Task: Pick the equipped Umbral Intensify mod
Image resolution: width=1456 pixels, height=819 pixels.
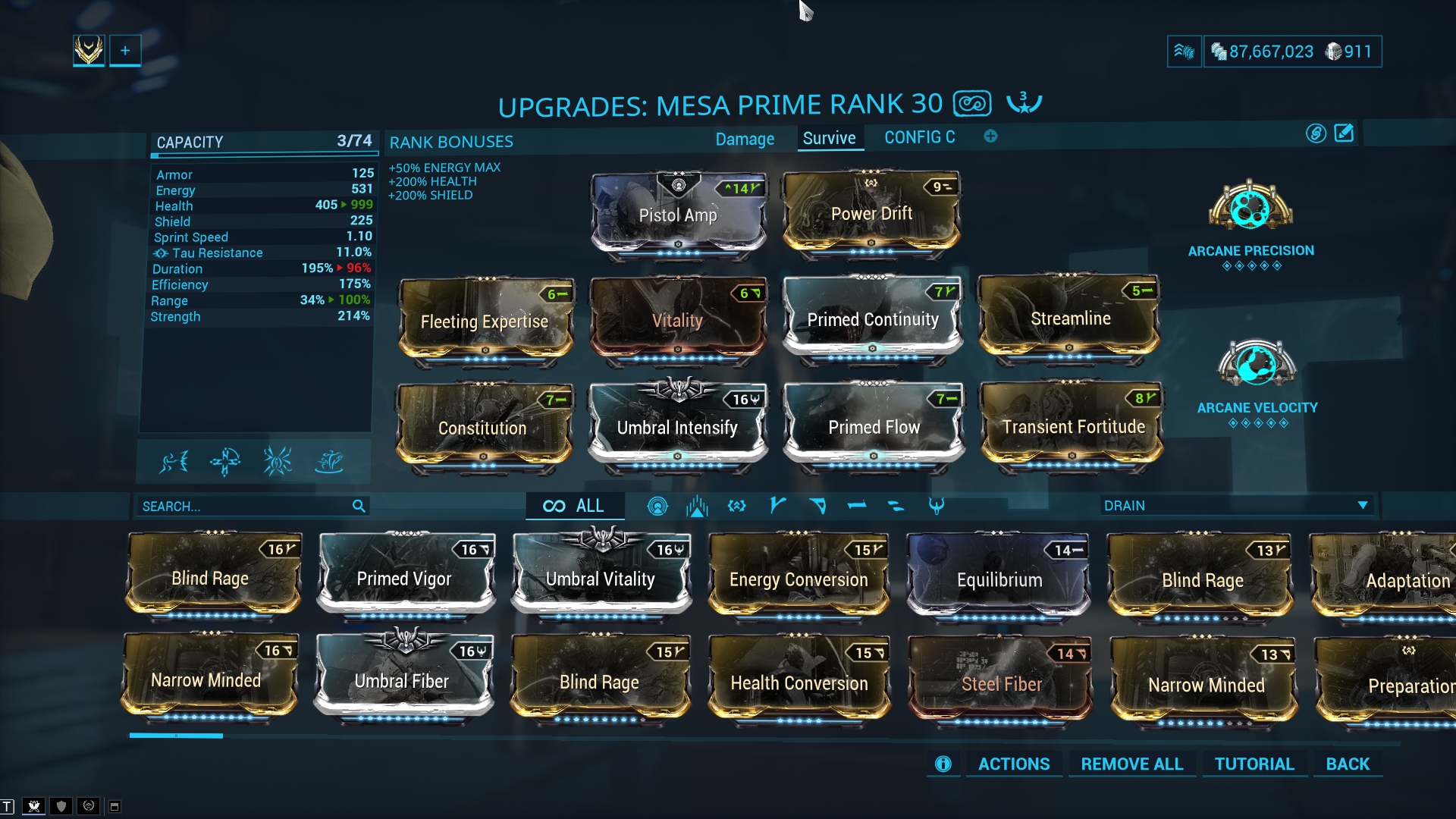Action: (x=677, y=428)
